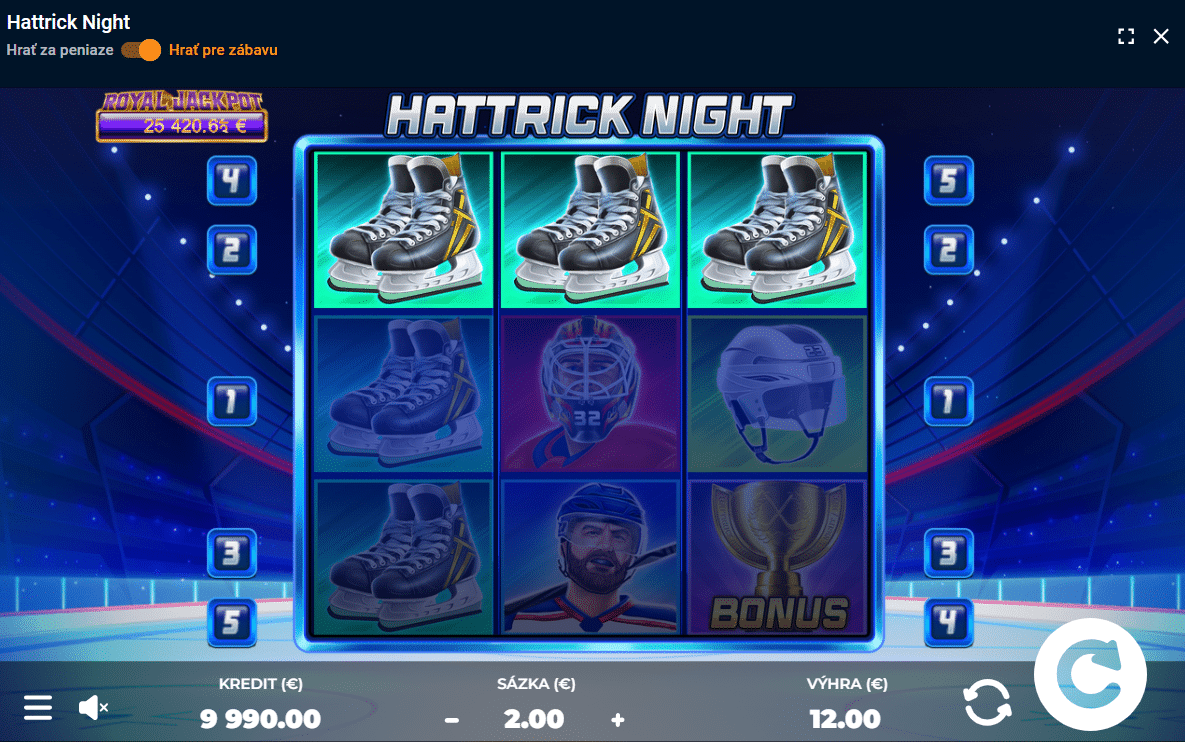The height and width of the screenshot is (742, 1185).
Task: Open the hamburger menu
Action: tap(38, 708)
